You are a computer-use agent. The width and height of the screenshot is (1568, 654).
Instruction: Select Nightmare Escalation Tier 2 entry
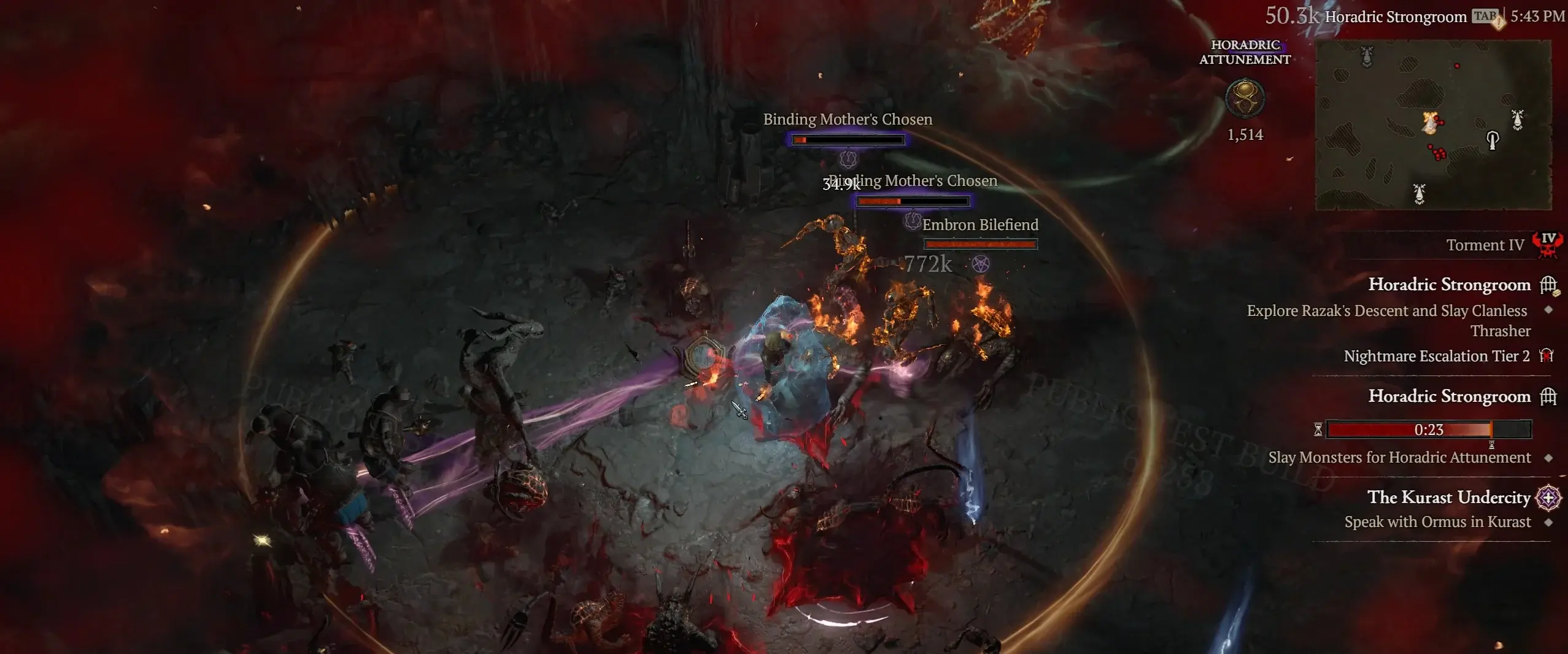pos(1436,356)
